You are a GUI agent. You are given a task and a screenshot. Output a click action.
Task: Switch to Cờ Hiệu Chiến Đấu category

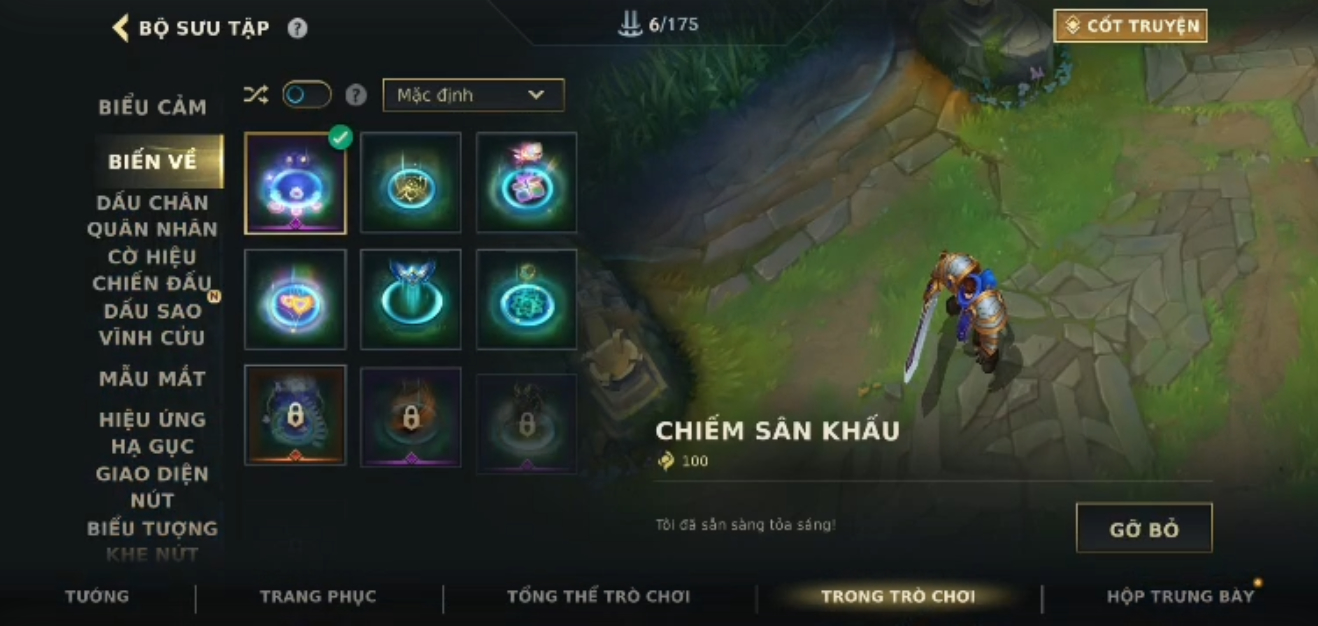[152, 270]
